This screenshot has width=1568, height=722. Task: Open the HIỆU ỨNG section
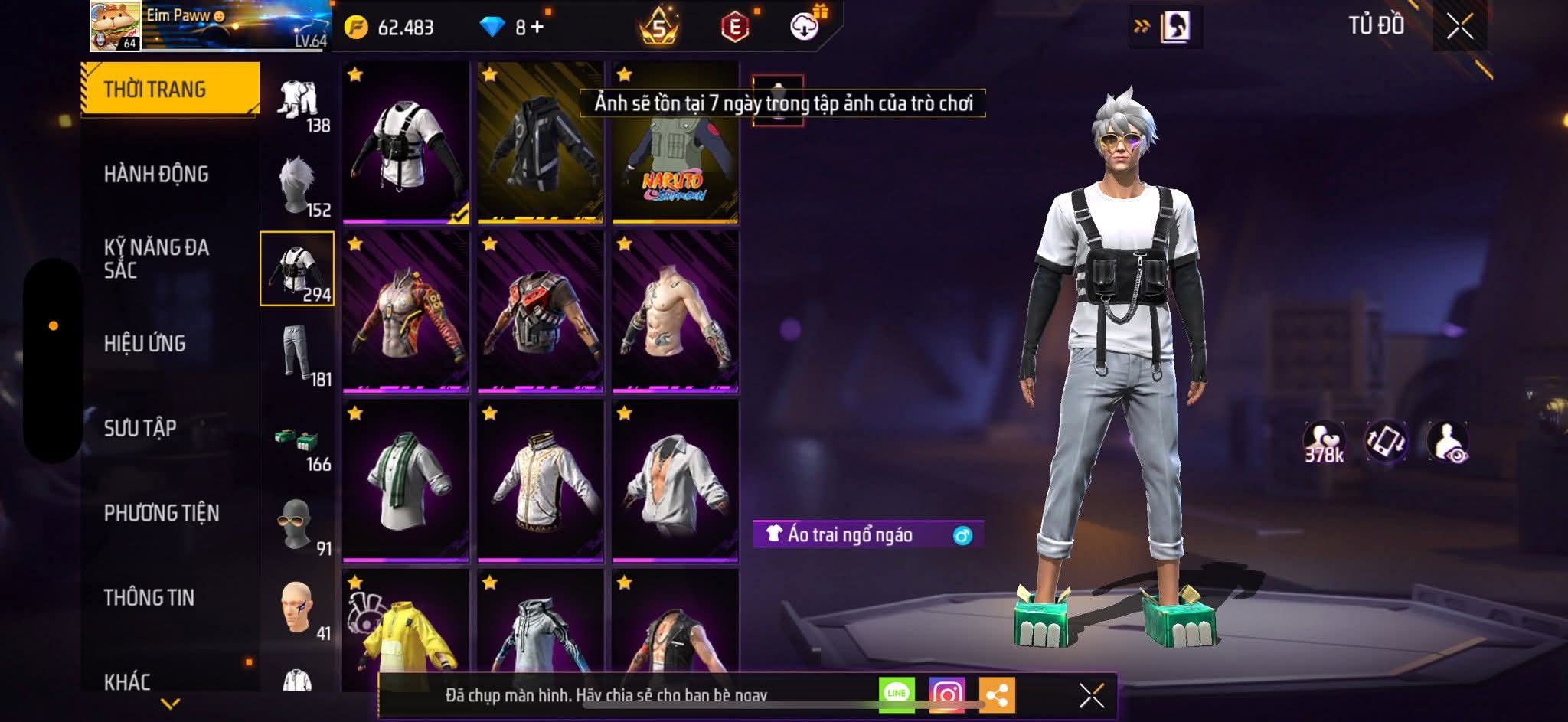(145, 344)
